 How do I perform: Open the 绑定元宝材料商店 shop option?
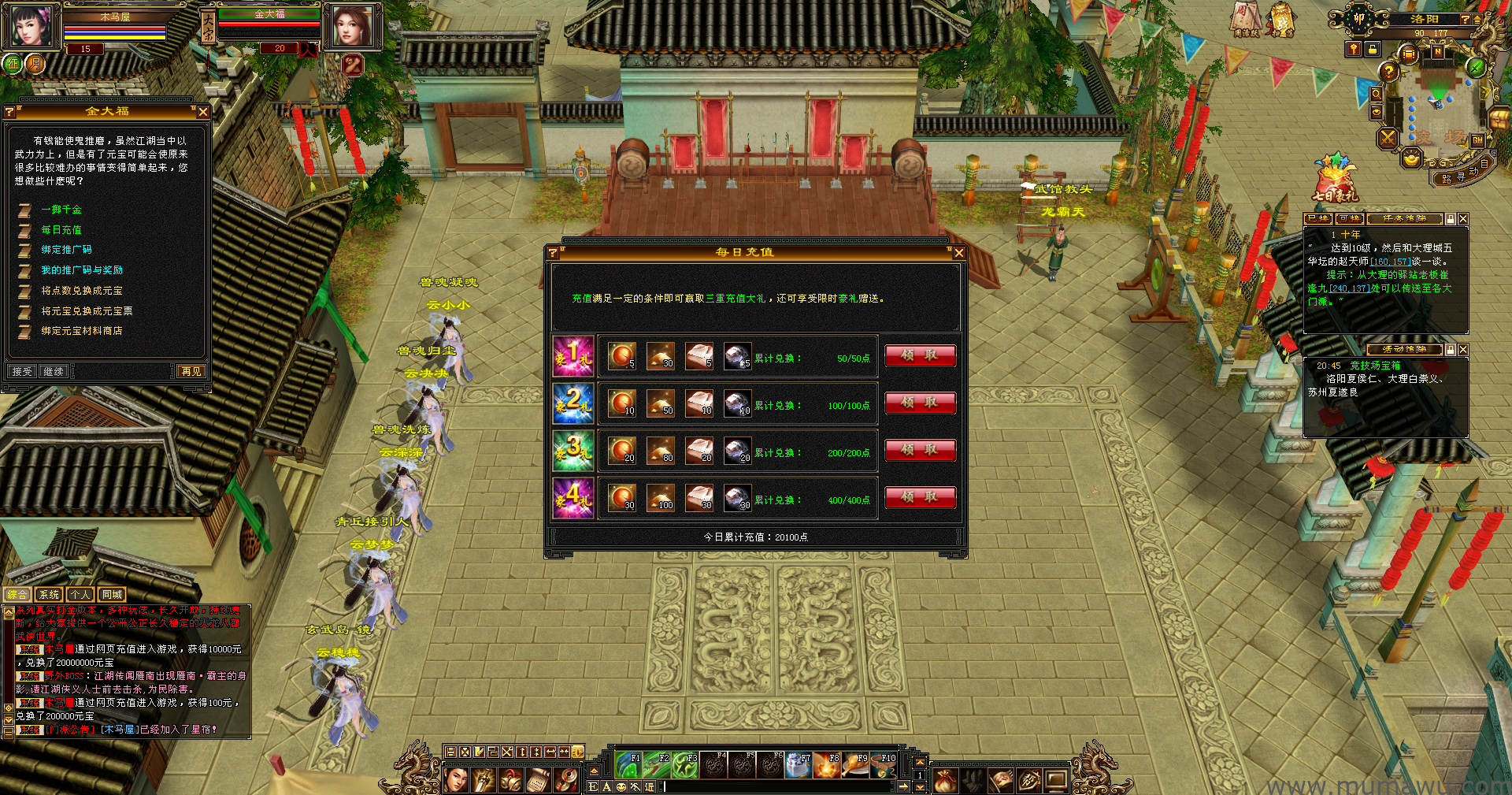pos(82,331)
